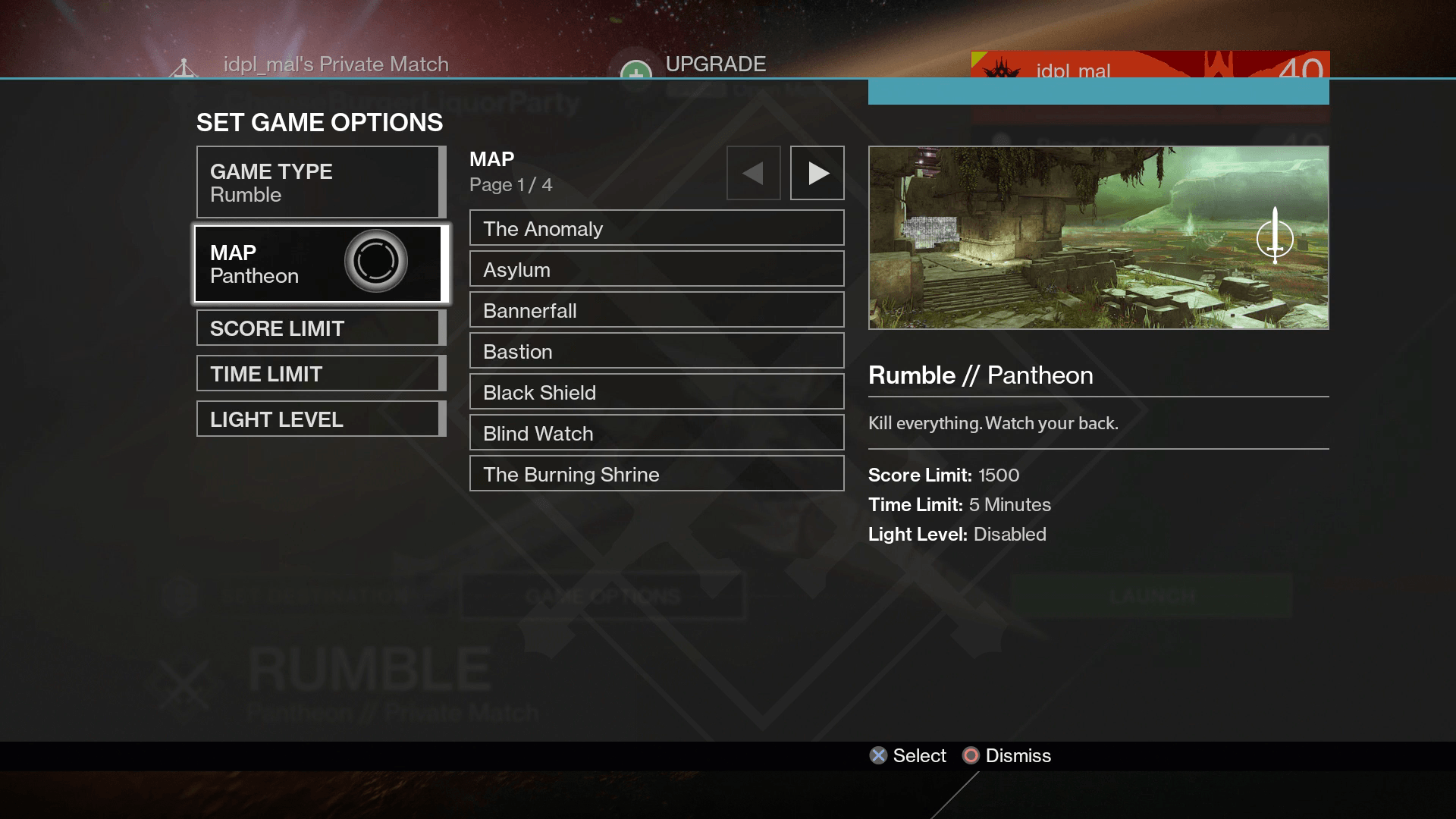1456x819 pixels.
Task: Go to the previous map page
Action: click(x=753, y=173)
